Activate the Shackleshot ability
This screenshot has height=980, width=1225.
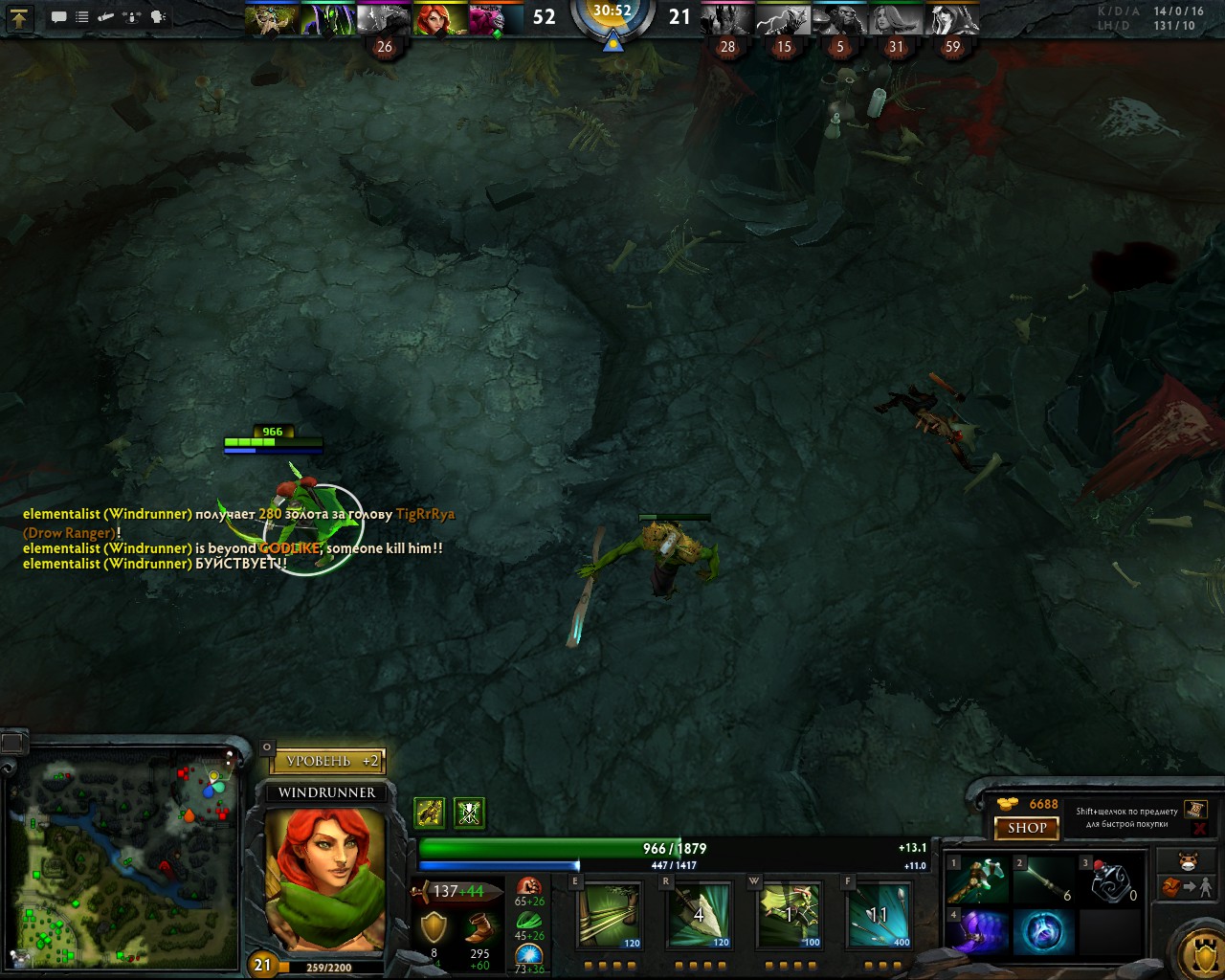pyautogui.click(x=610, y=914)
